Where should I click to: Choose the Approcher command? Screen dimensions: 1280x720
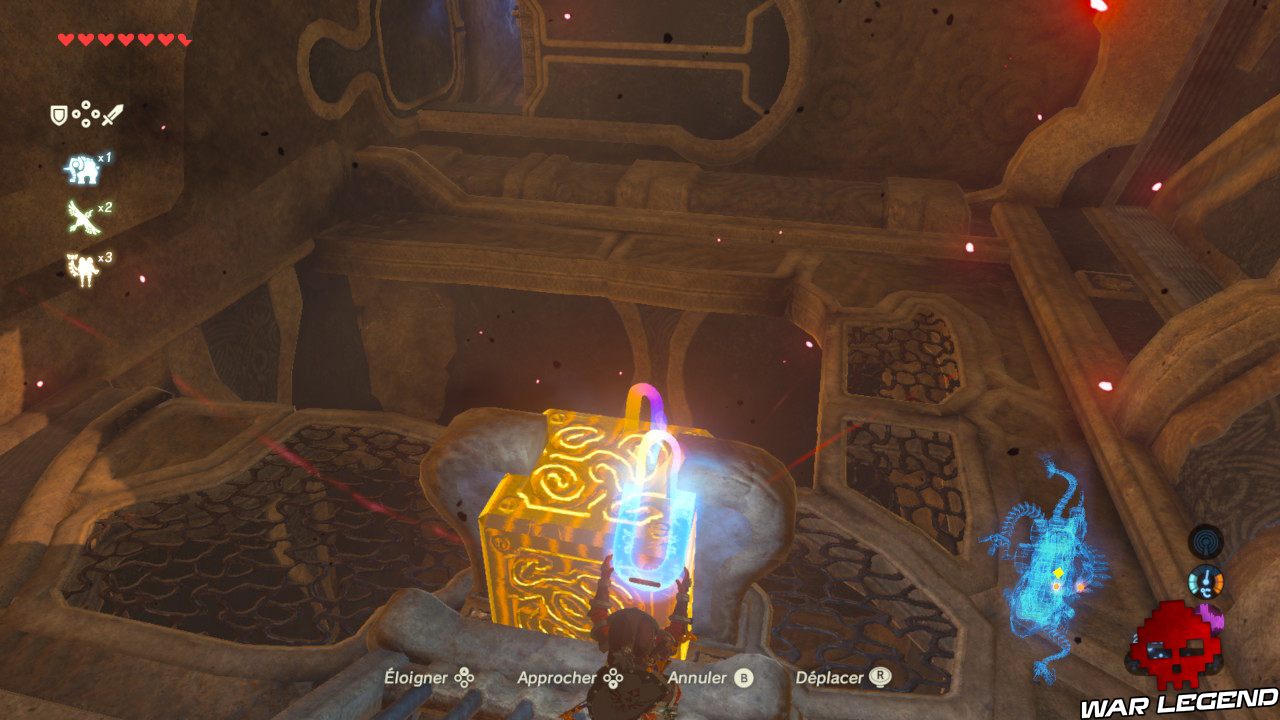click(558, 677)
